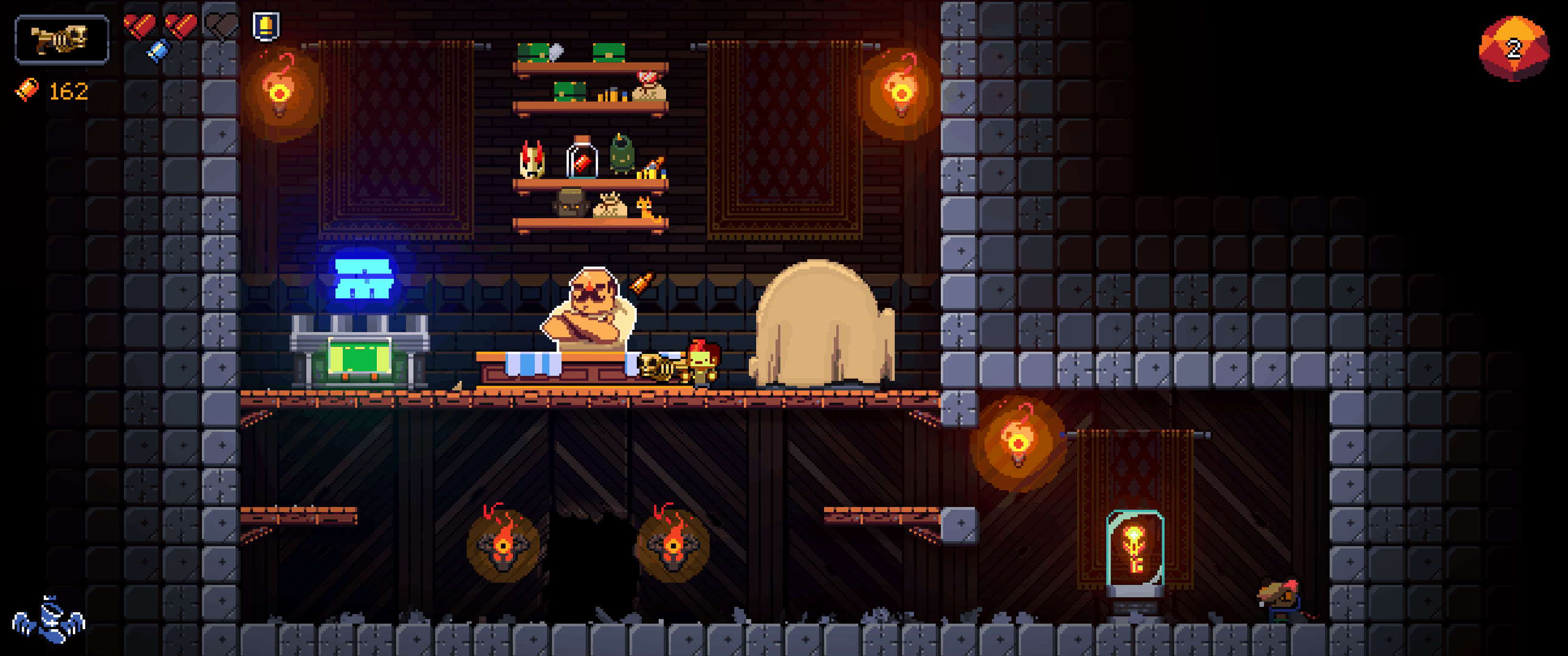This screenshot has width=1568, height=656.
Task: Select the skull gun weapon slot
Action: click(61, 39)
